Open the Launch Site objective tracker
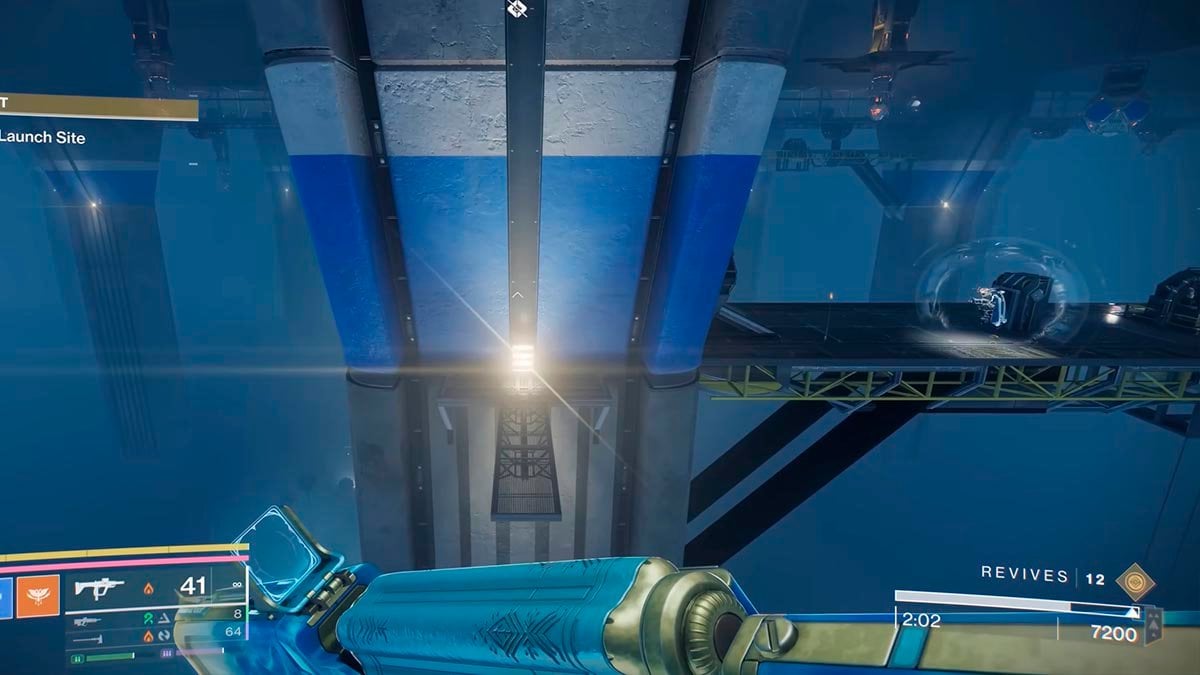Image resolution: width=1200 pixels, height=675 pixels. (42, 137)
